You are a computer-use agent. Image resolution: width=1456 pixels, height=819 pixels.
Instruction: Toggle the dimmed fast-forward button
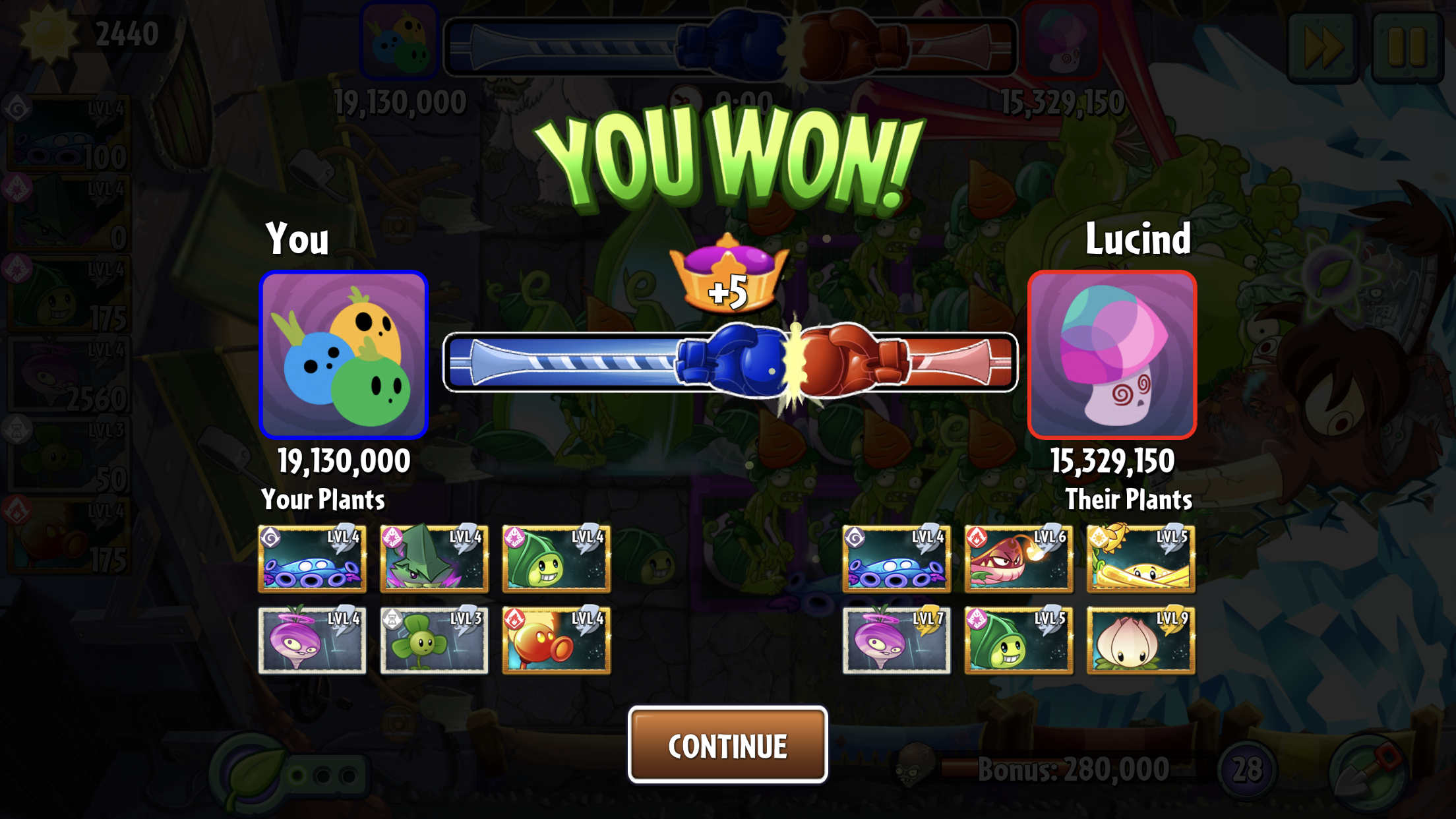click(1322, 46)
